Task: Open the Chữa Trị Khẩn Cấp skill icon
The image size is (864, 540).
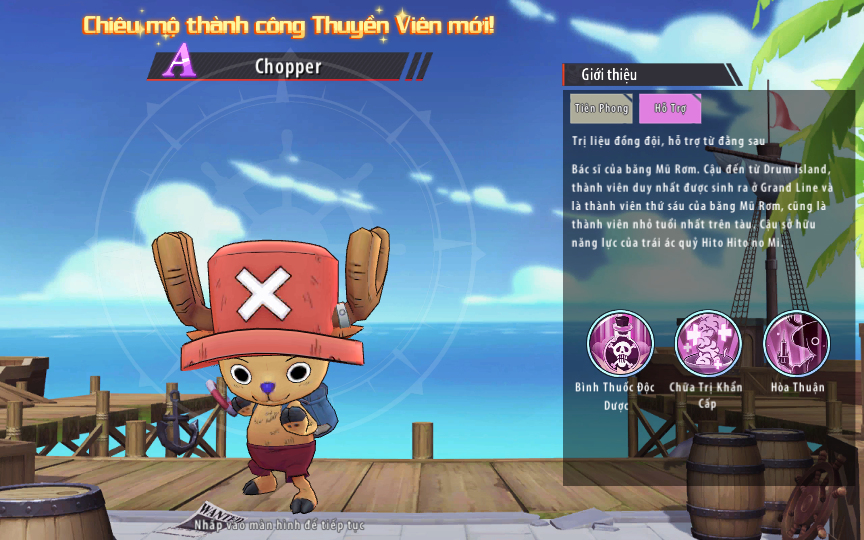Action: [x=708, y=343]
